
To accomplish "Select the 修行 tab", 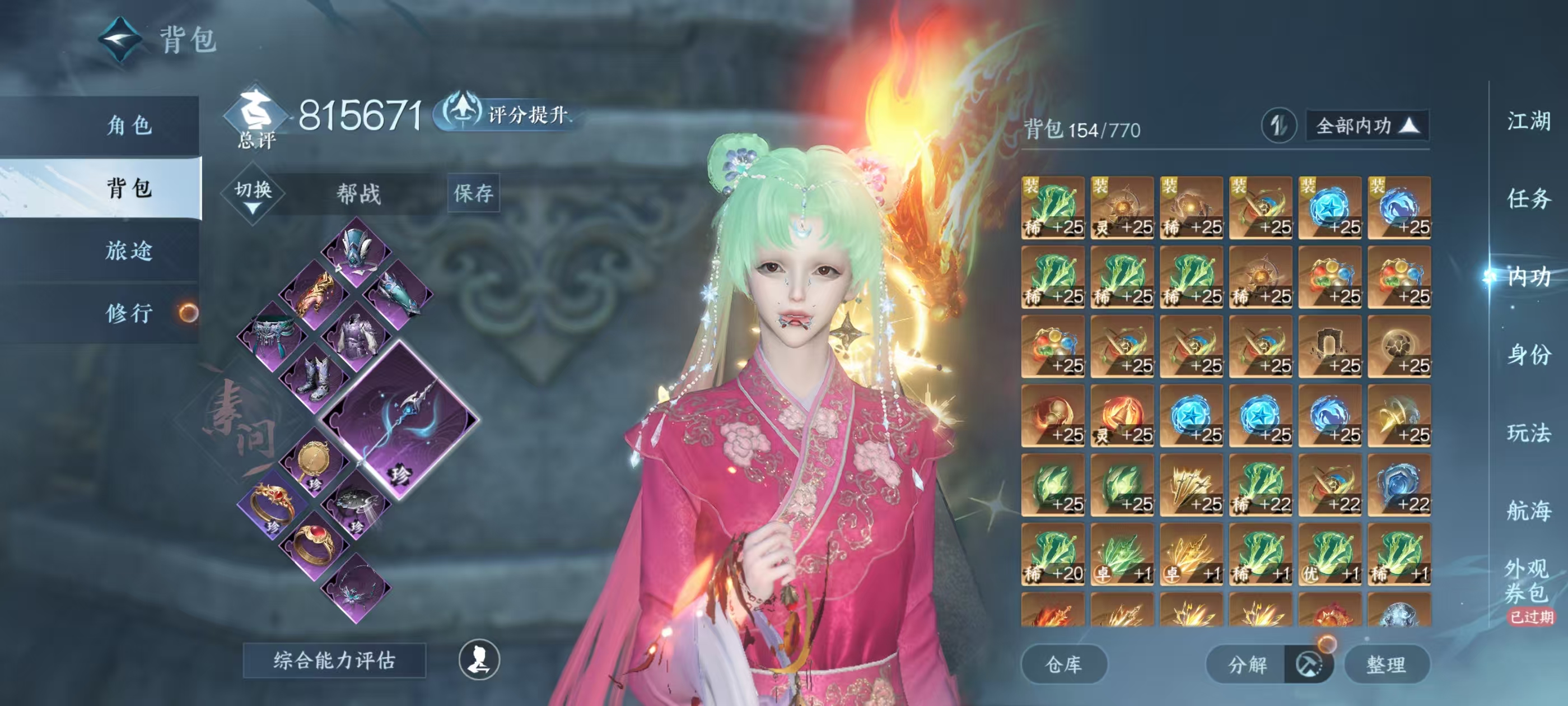I will click(129, 313).
